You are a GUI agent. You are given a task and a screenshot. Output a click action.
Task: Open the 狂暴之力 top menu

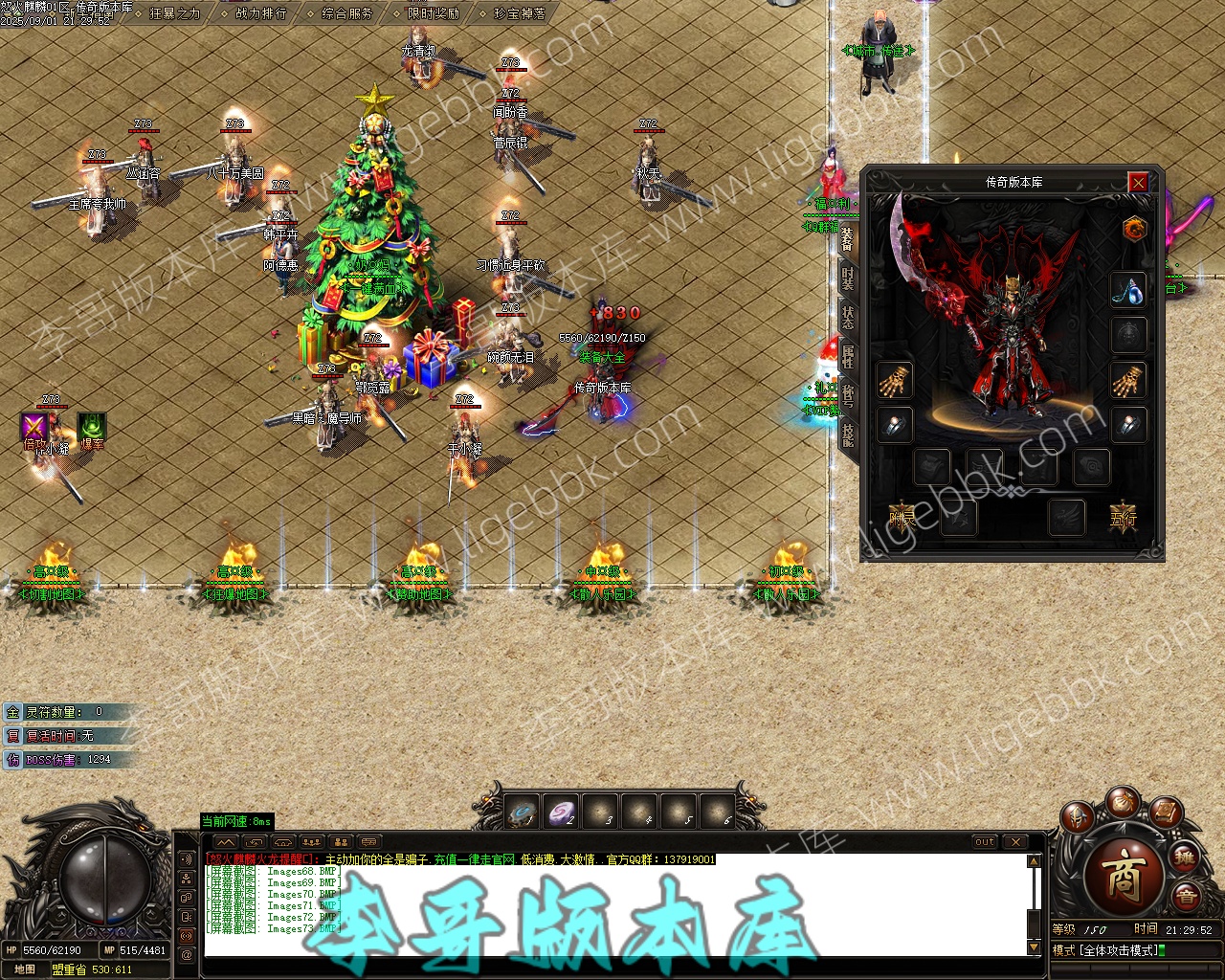175,13
